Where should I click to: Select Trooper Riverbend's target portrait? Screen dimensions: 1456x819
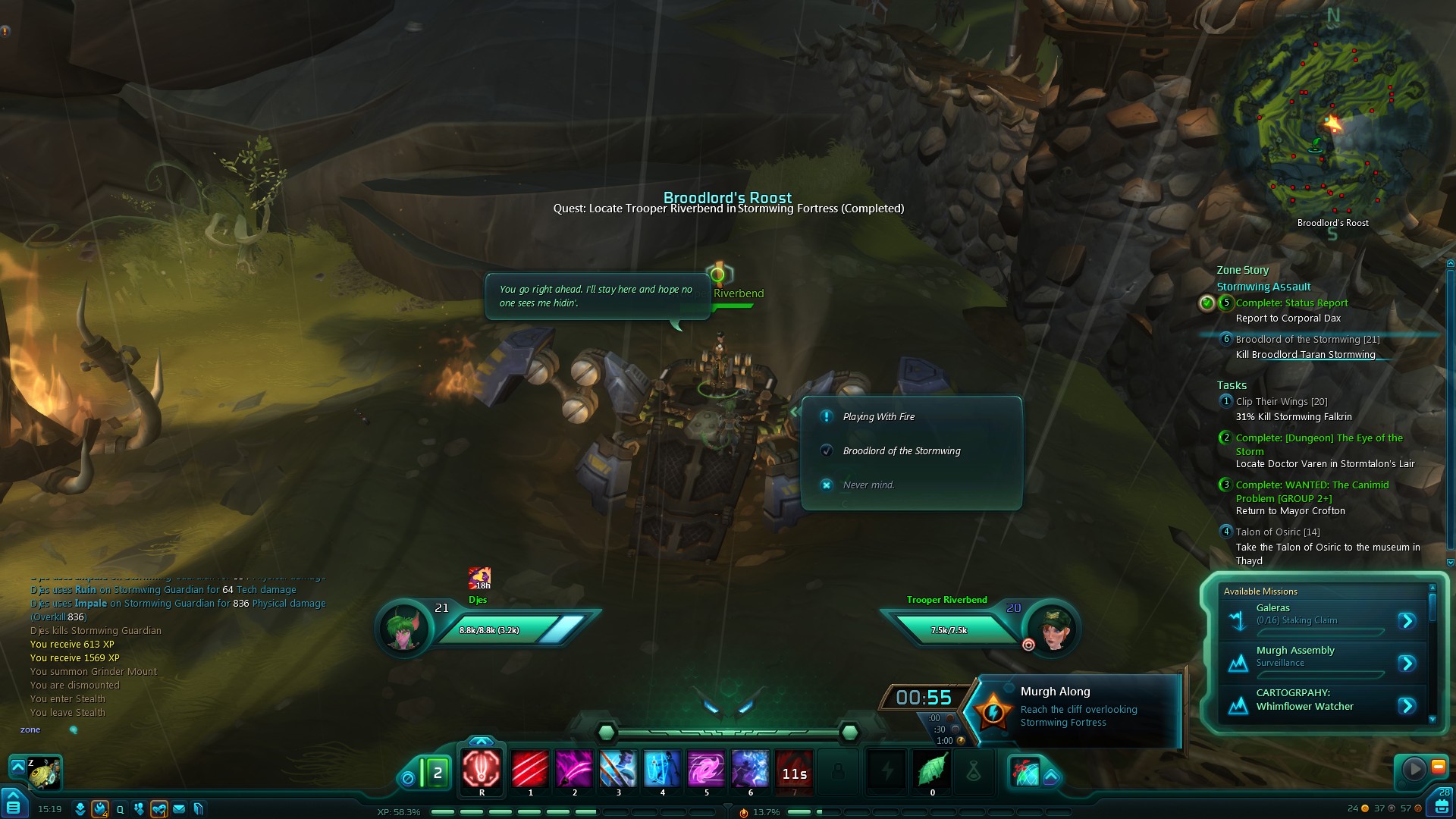pos(1052,627)
